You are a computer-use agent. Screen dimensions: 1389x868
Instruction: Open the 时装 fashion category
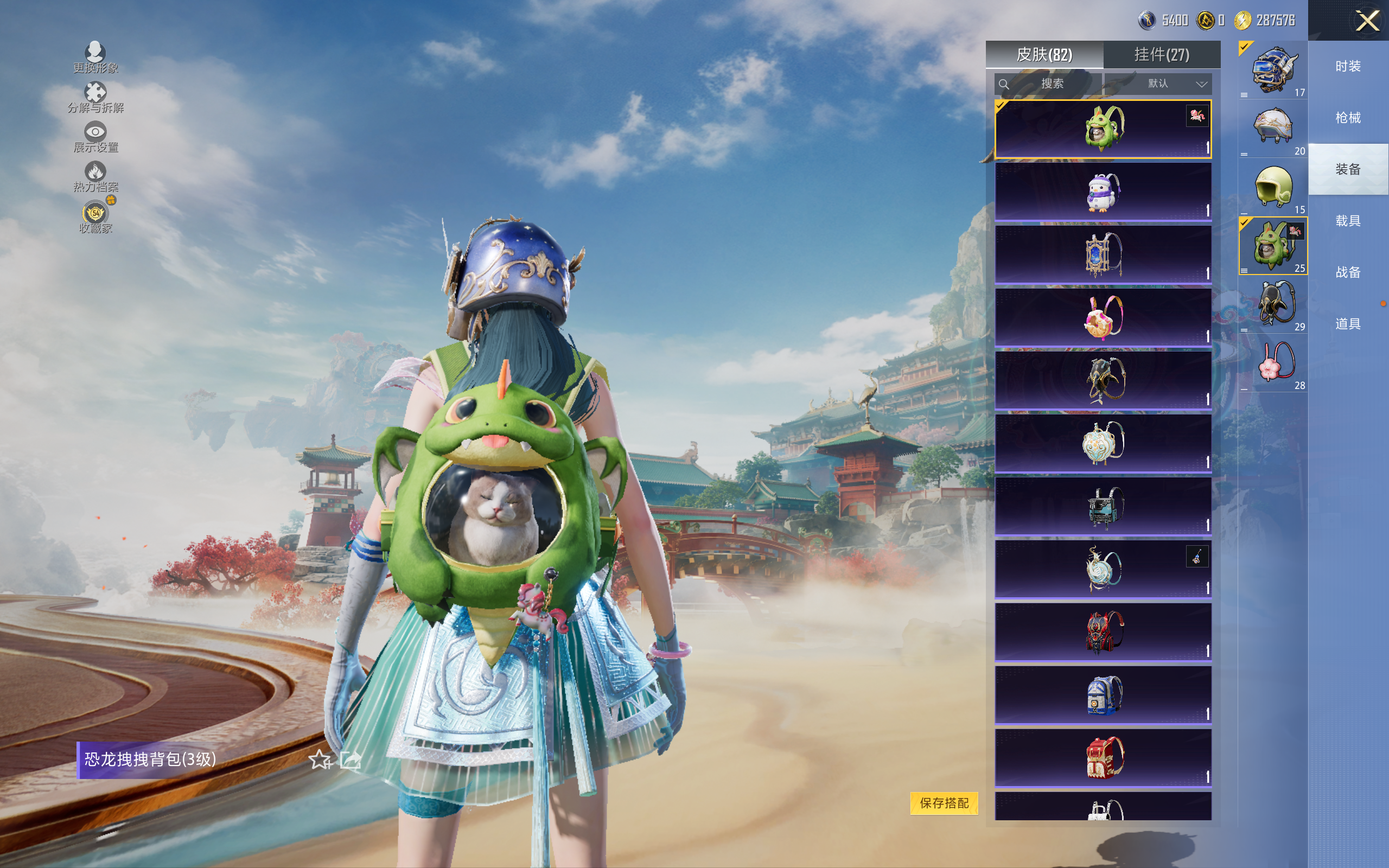click(1348, 67)
